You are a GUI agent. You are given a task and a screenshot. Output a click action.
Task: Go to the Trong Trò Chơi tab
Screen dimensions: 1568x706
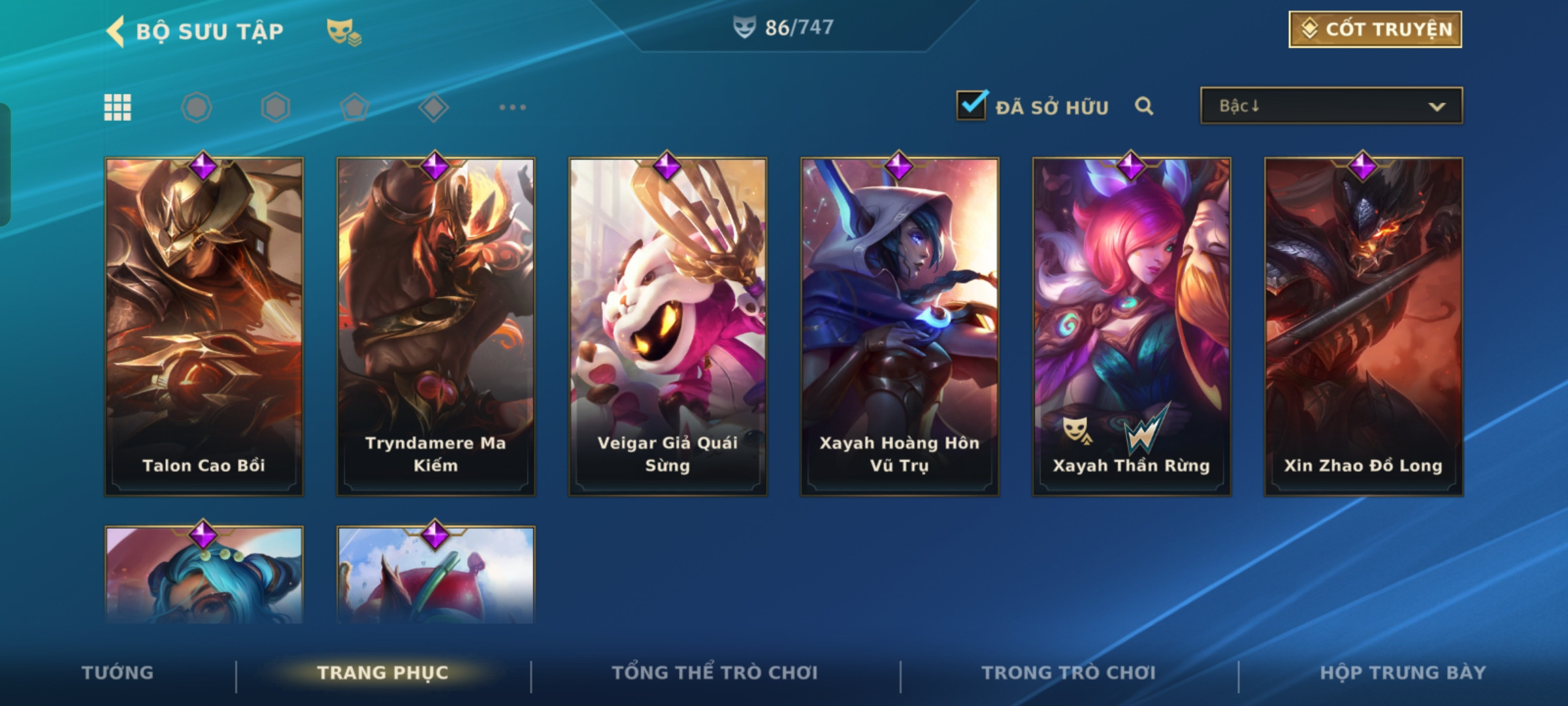[x=1069, y=673]
